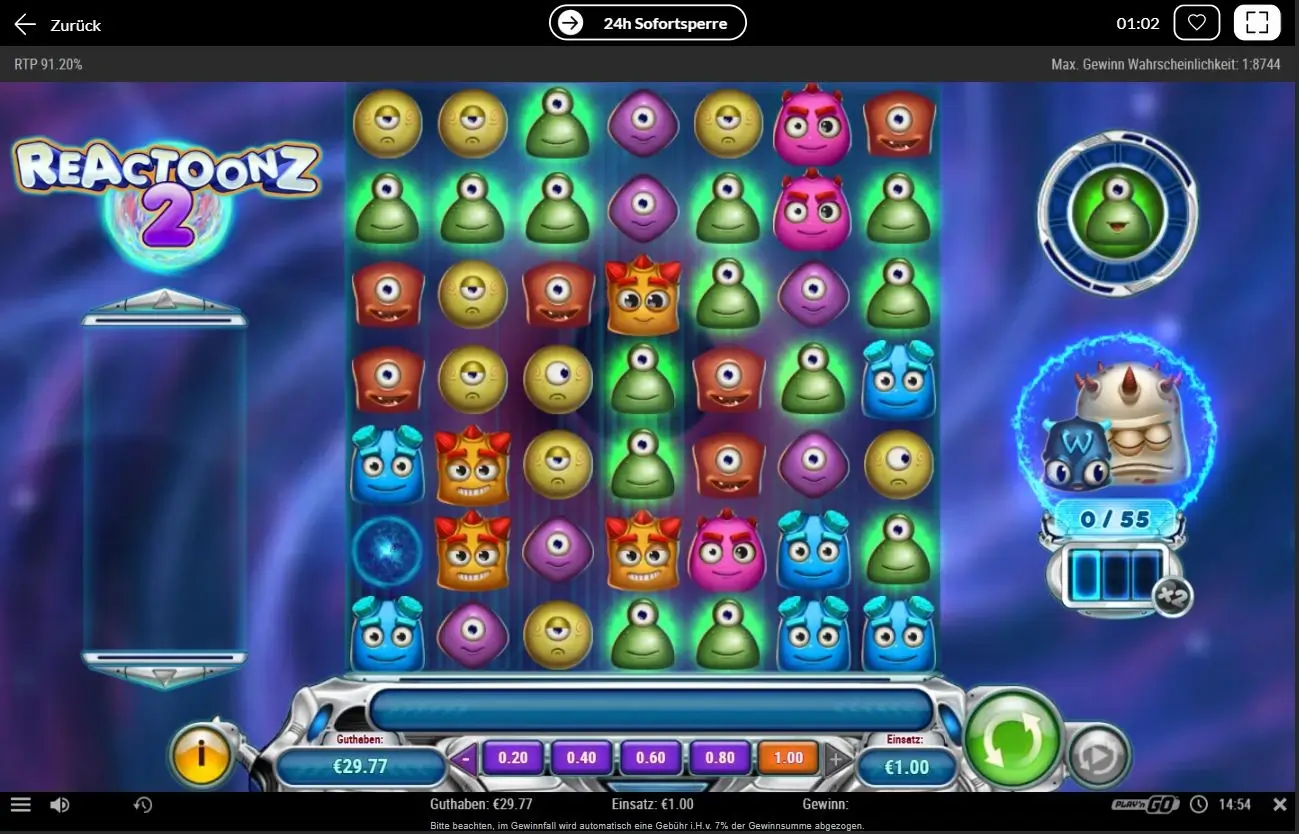This screenshot has width=1299, height=834.
Task: Mute game audio with the speaker icon
Action: point(60,804)
